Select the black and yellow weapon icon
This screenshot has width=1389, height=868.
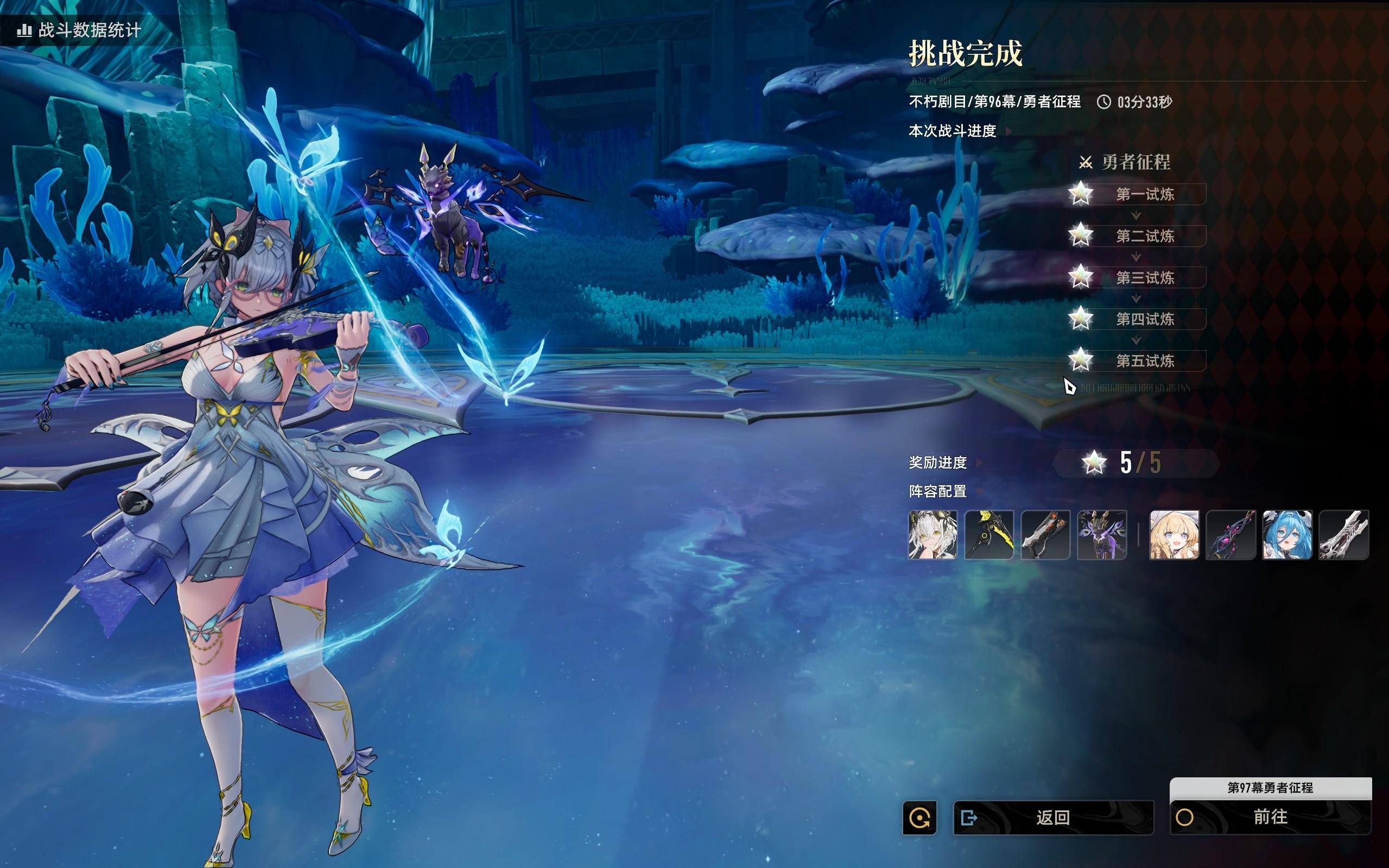click(989, 535)
